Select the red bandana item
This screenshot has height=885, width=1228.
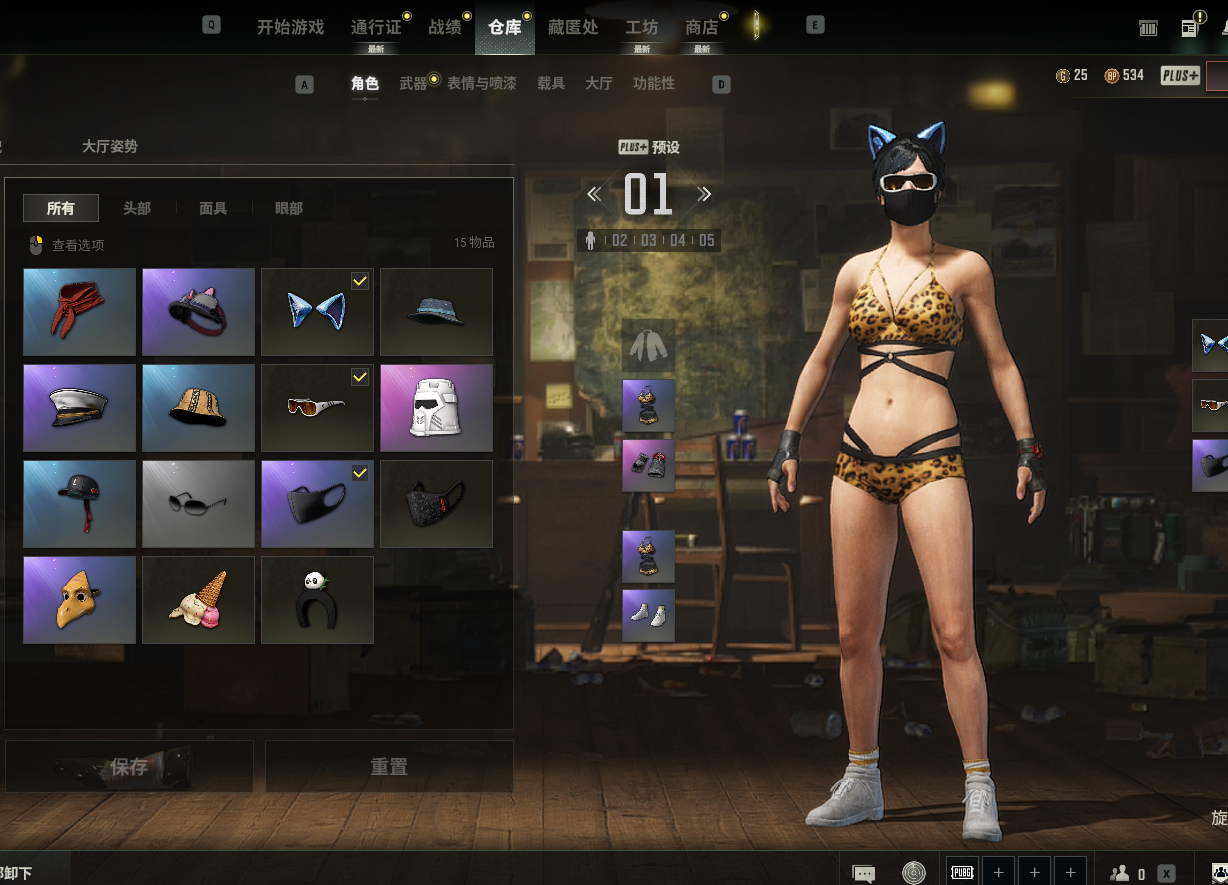click(x=79, y=312)
